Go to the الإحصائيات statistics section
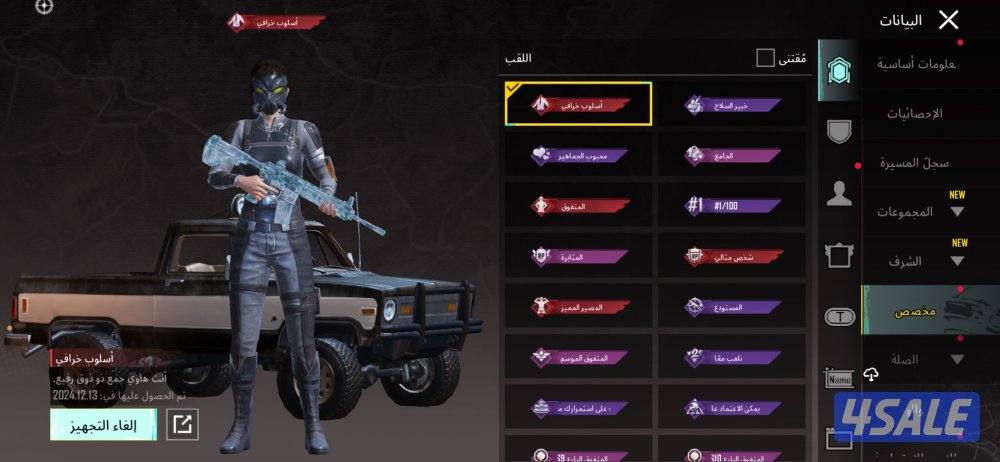Image resolution: width=1000 pixels, height=462 pixels. click(916, 113)
